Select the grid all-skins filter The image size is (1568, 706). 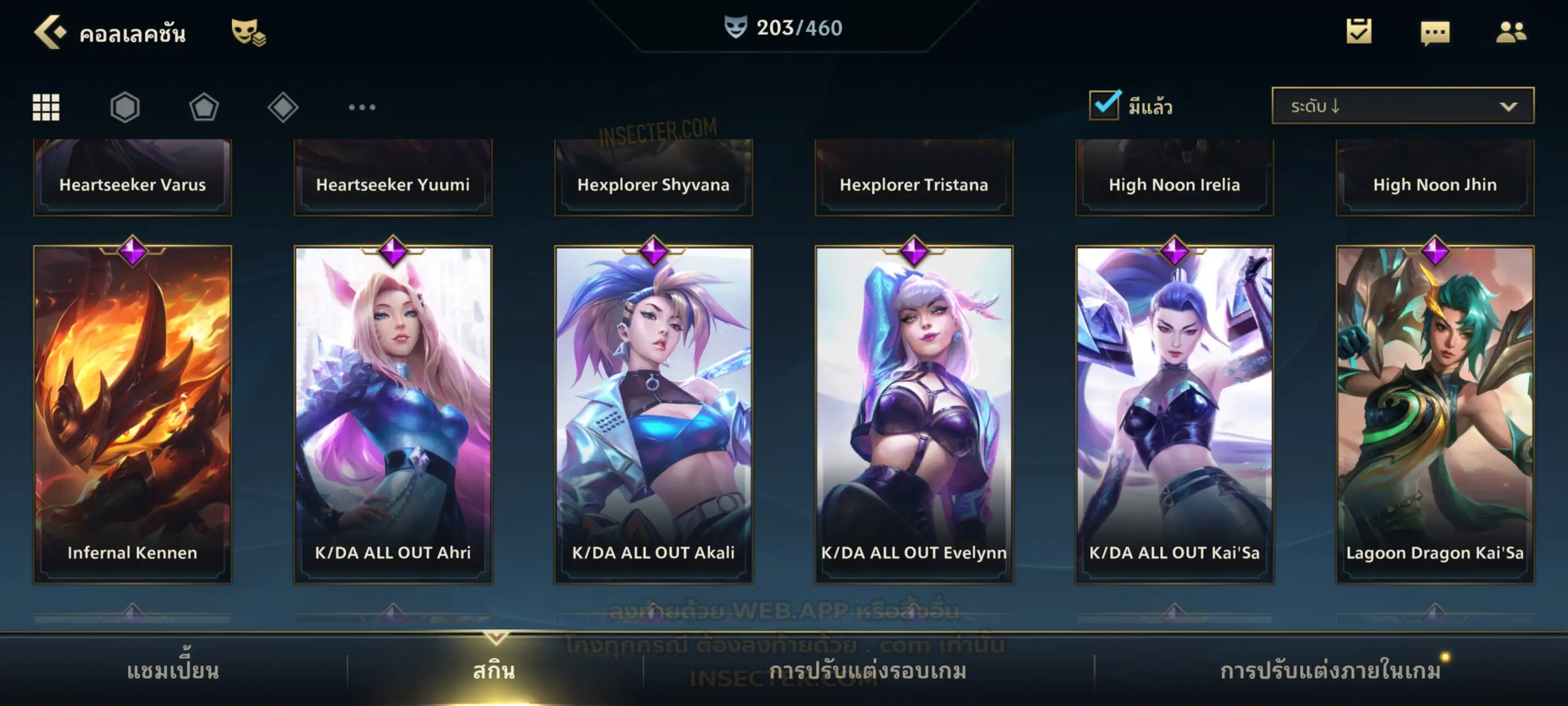[46, 107]
